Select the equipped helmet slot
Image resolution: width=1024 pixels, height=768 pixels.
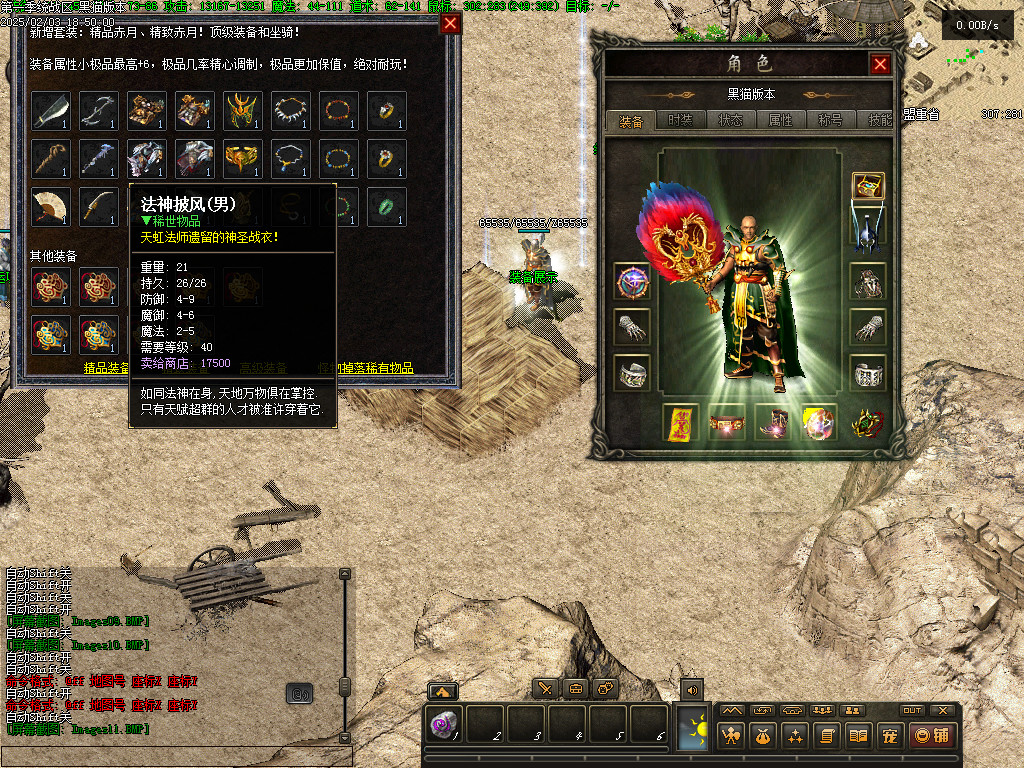[x=867, y=224]
